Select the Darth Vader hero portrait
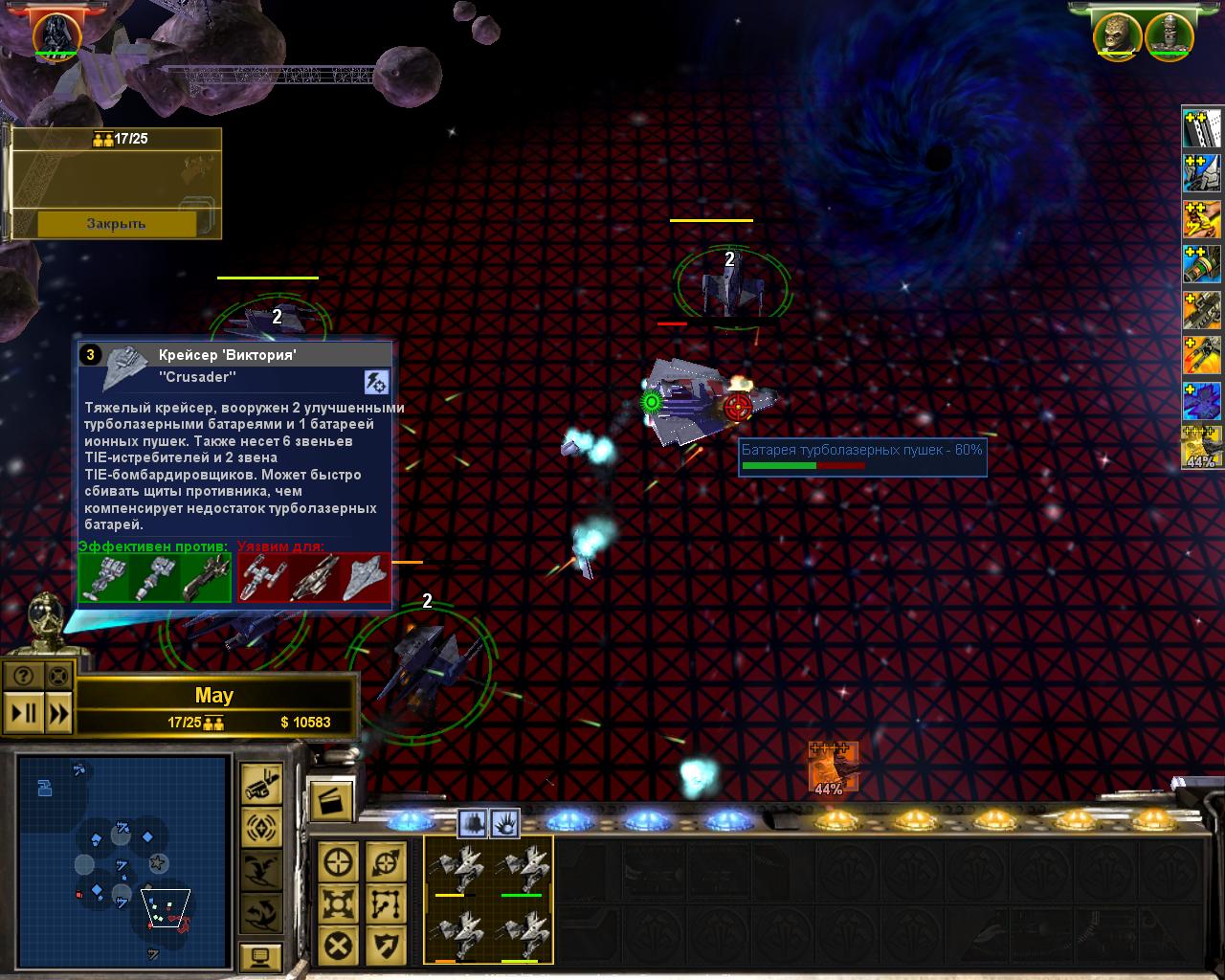Viewport: 1225px width, 980px height. coord(56,34)
